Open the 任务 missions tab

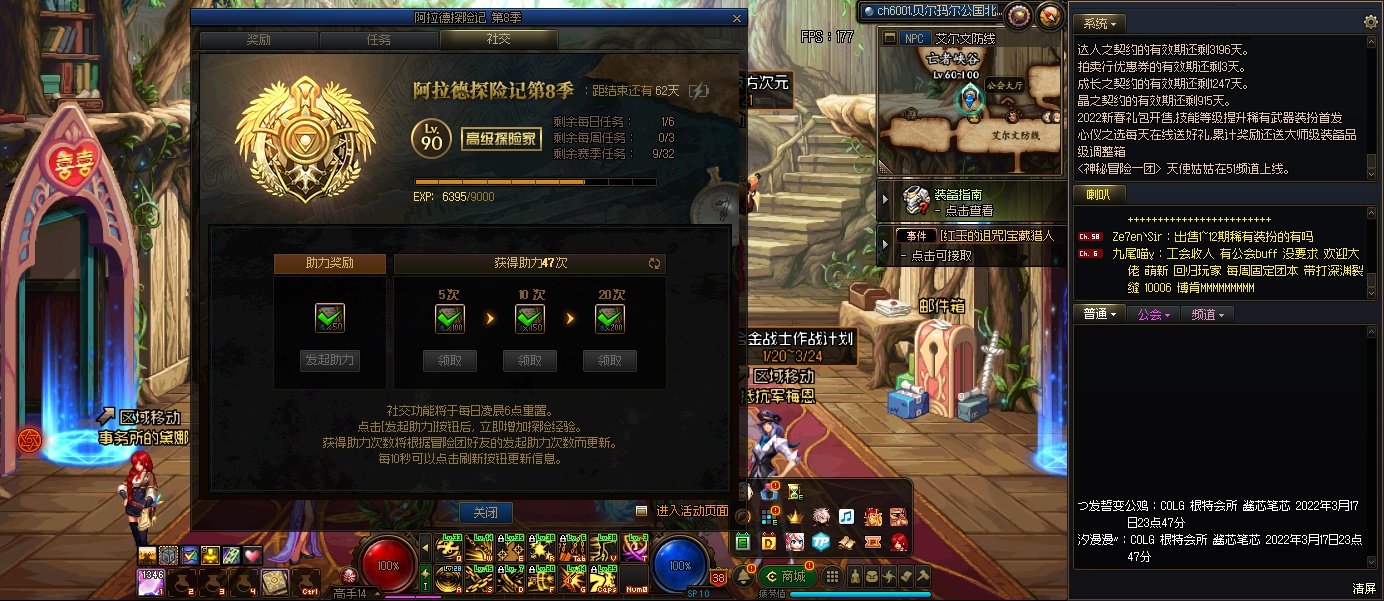click(378, 40)
